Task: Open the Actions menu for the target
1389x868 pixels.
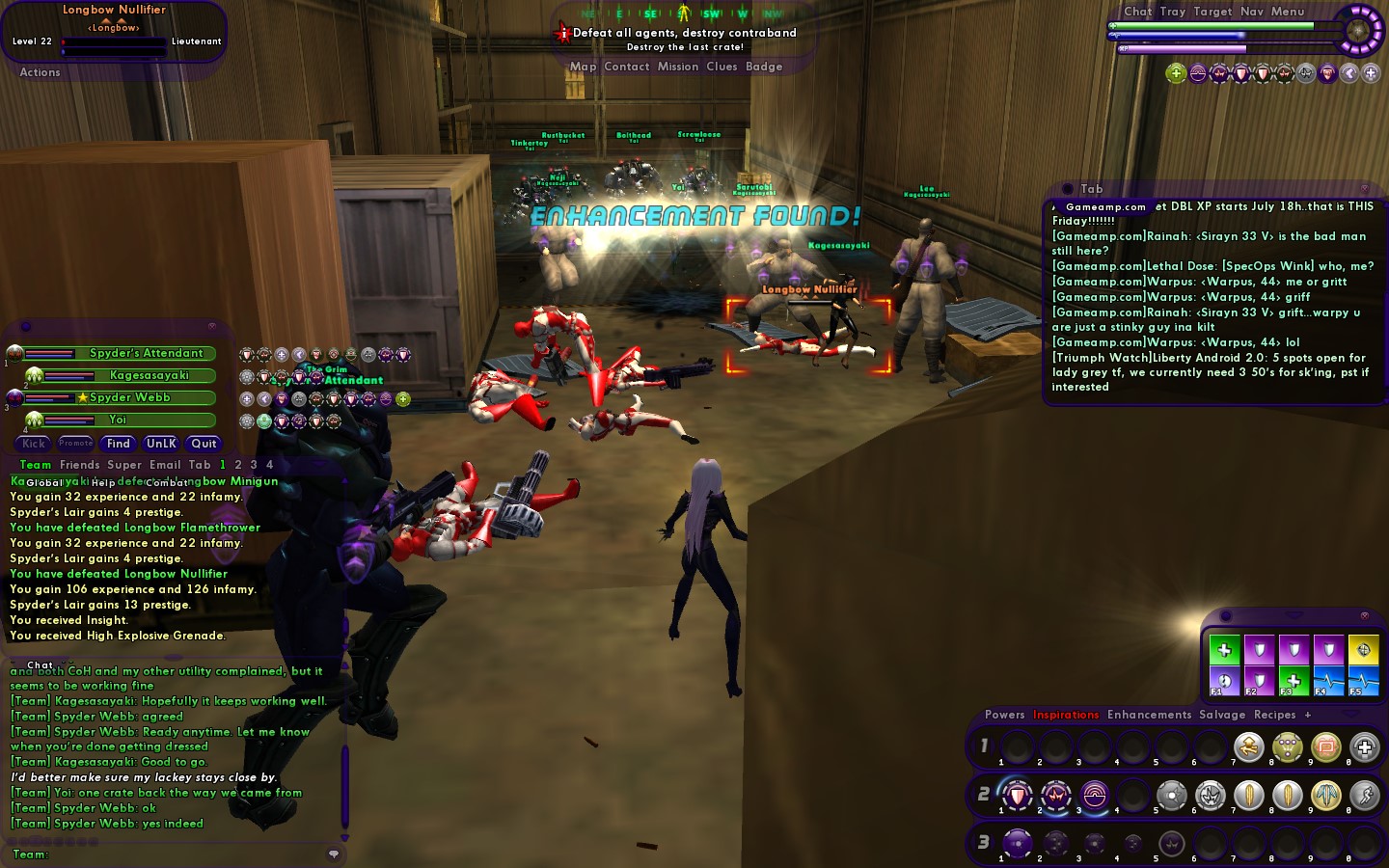Action: pyautogui.click(x=40, y=72)
